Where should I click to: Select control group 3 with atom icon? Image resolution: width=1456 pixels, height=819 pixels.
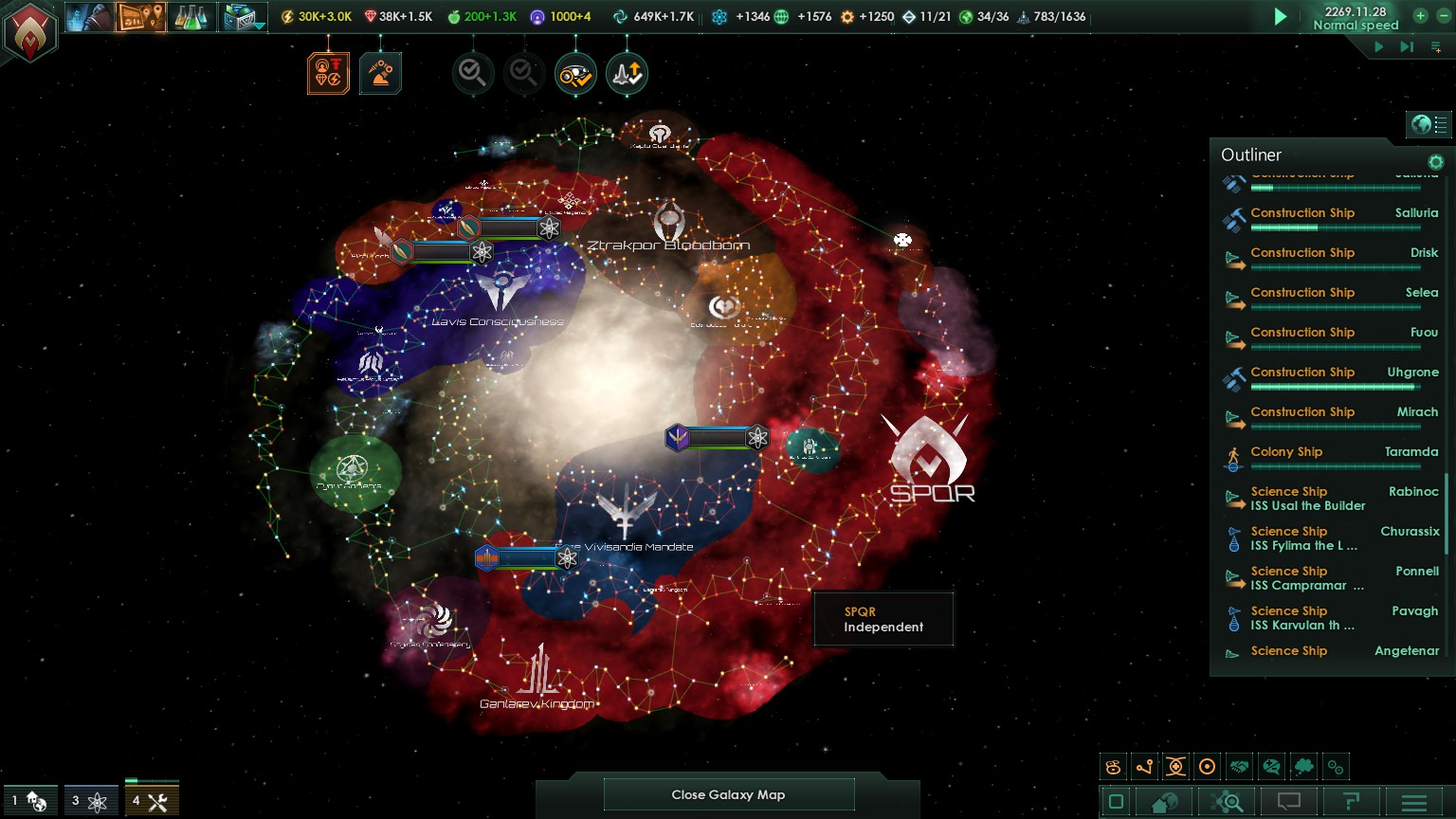point(89,801)
